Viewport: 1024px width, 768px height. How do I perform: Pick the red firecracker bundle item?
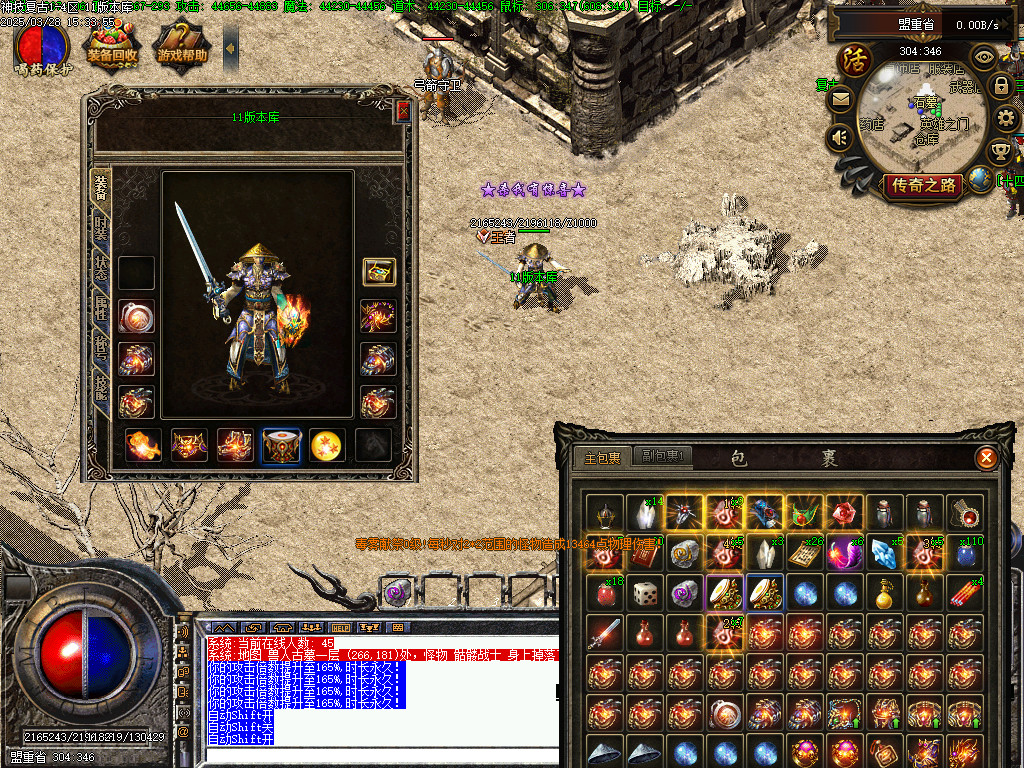[x=965, y=594]
